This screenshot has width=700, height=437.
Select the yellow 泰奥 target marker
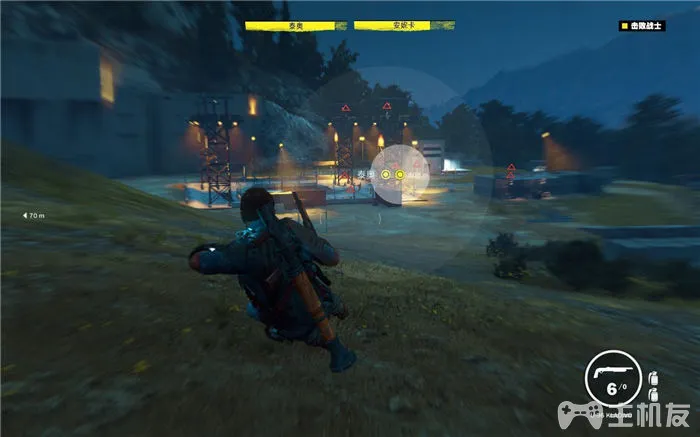pos(386,175)
